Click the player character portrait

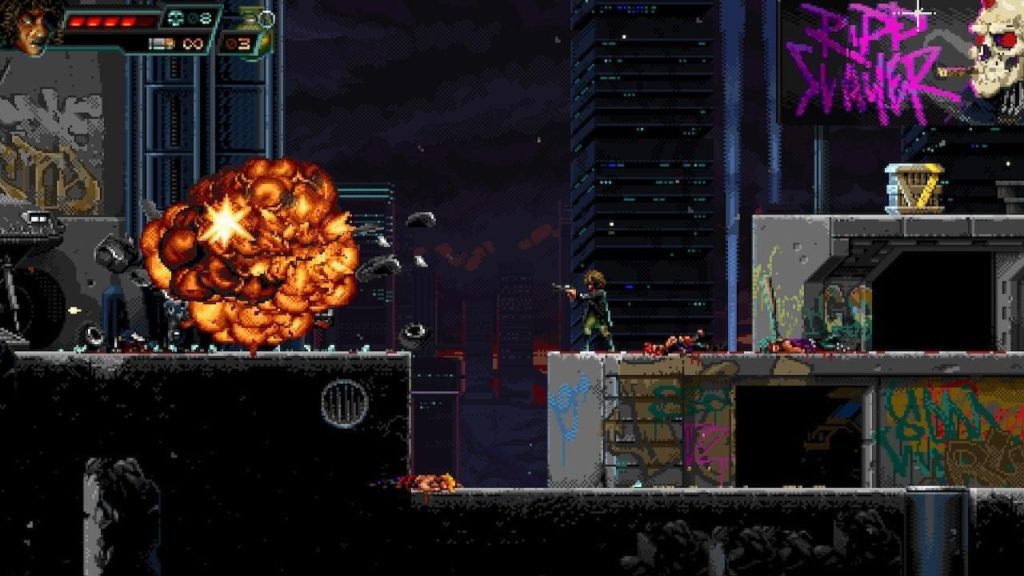point(28,28)
